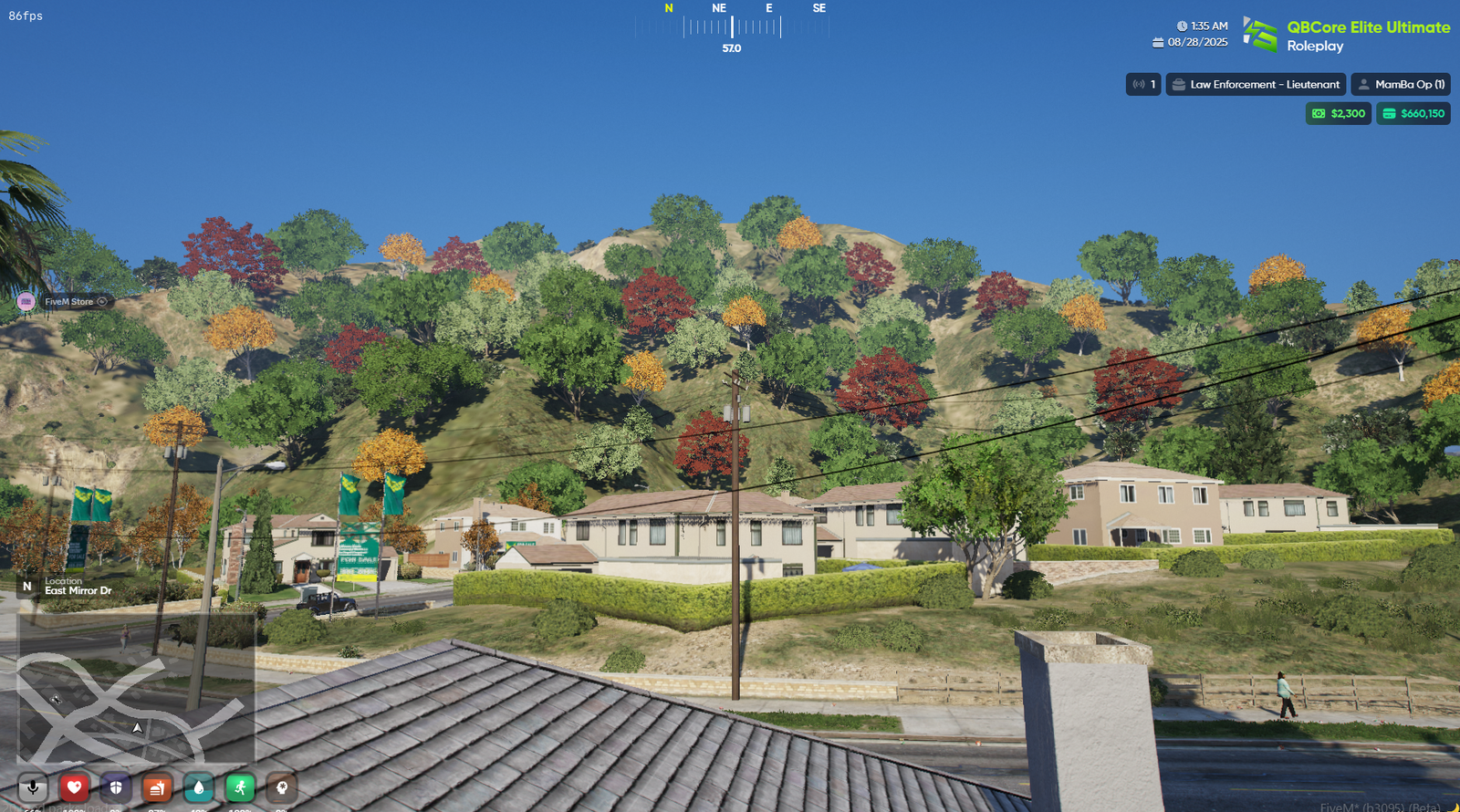
Task: Click the Law Enforcement - Lieutenant job badge
Action: [1256, 85]
